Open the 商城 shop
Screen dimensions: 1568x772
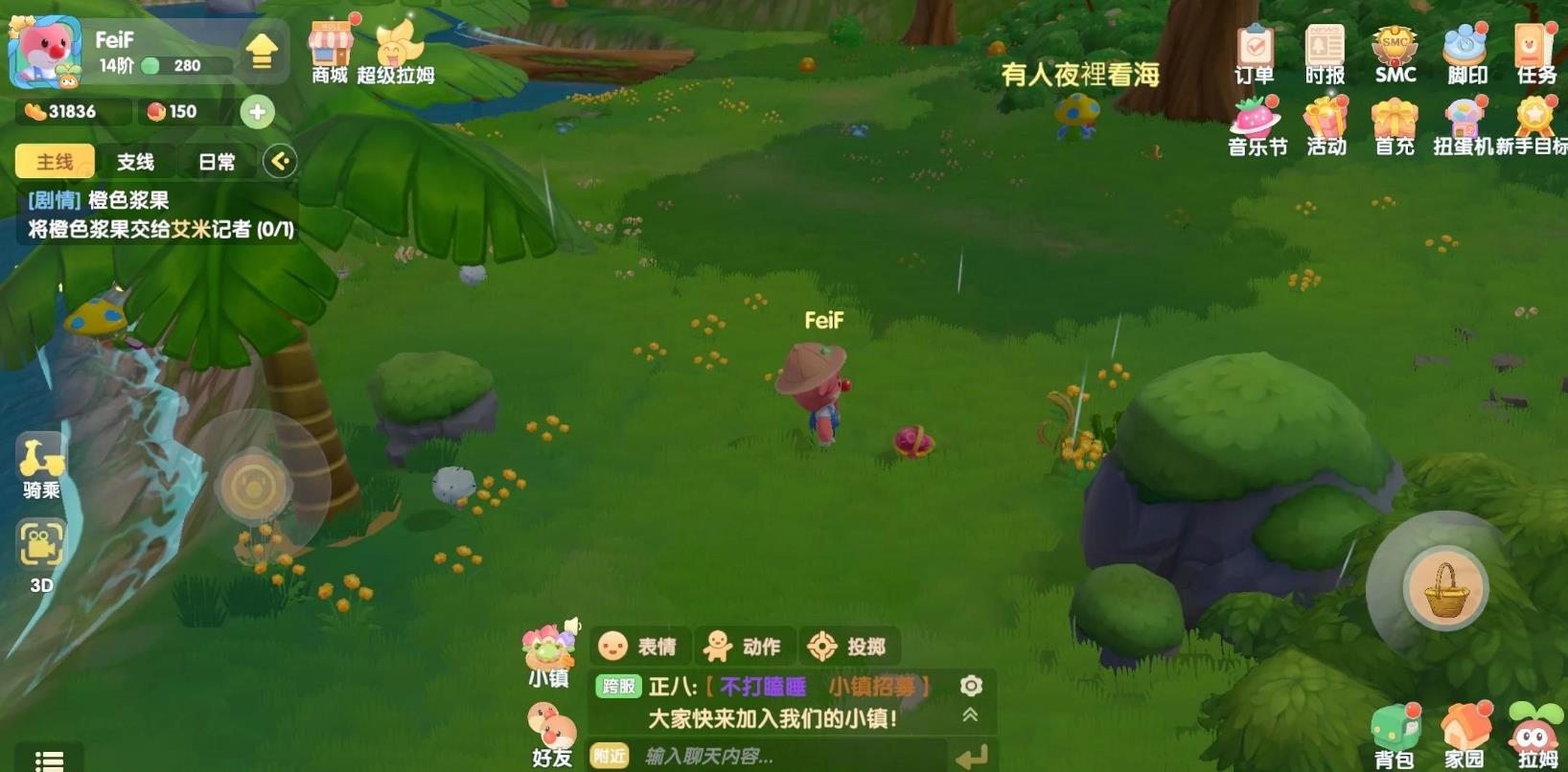coord(330,43)
